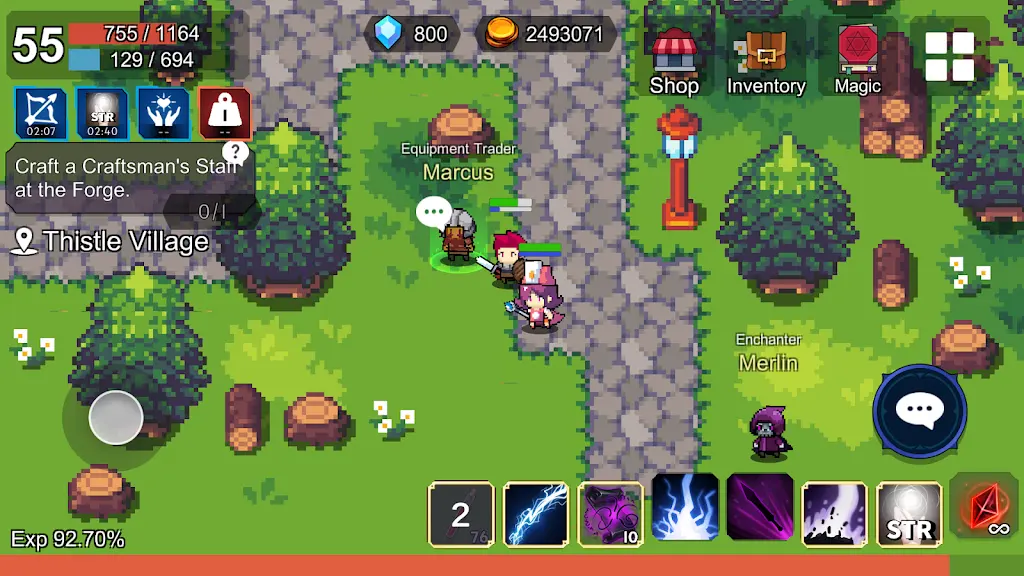
Task: Tap the round chat bubble button
Action: tap(919, 410)
